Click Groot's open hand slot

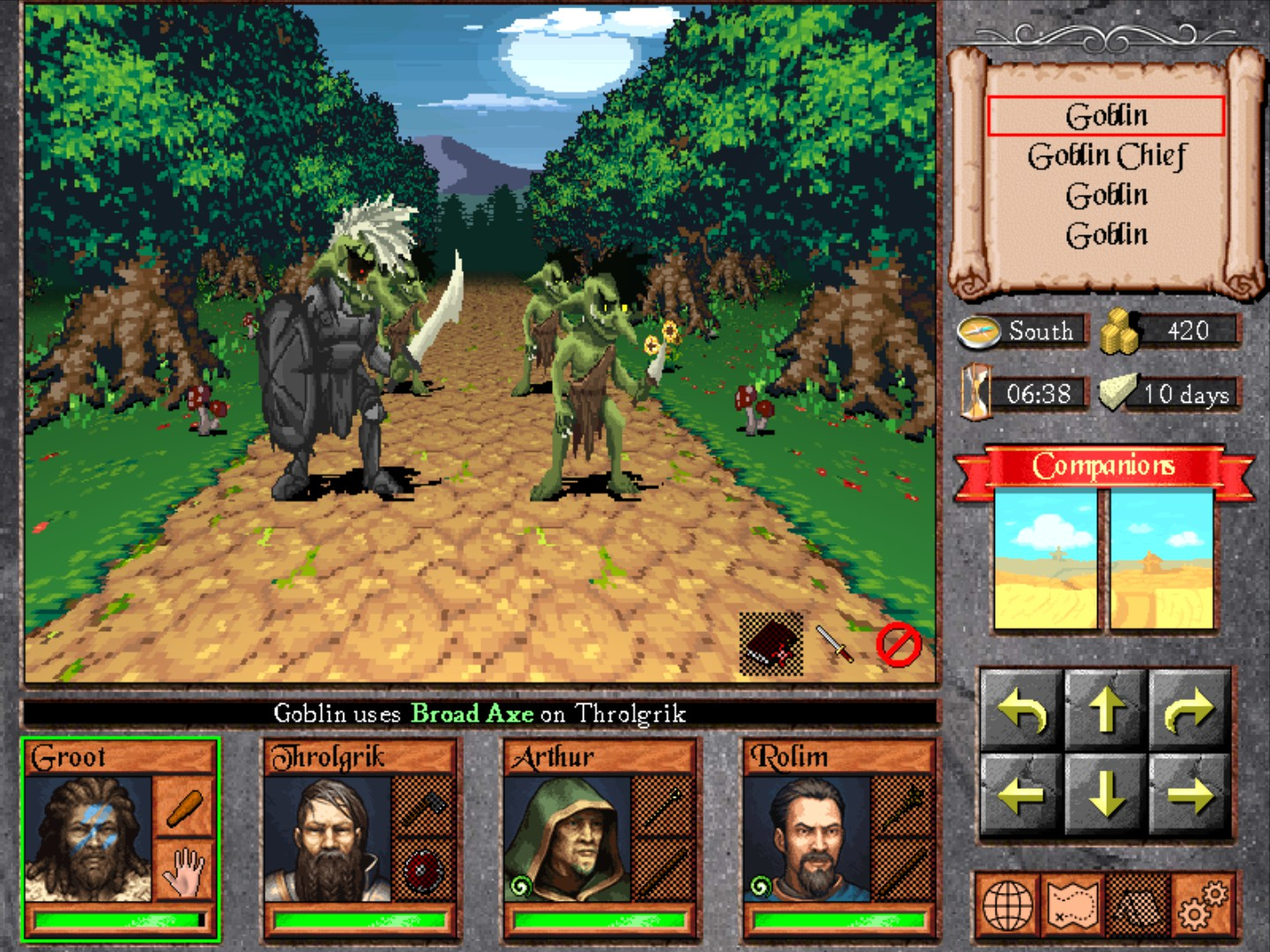pyautogui.click(x=184, y=868)
